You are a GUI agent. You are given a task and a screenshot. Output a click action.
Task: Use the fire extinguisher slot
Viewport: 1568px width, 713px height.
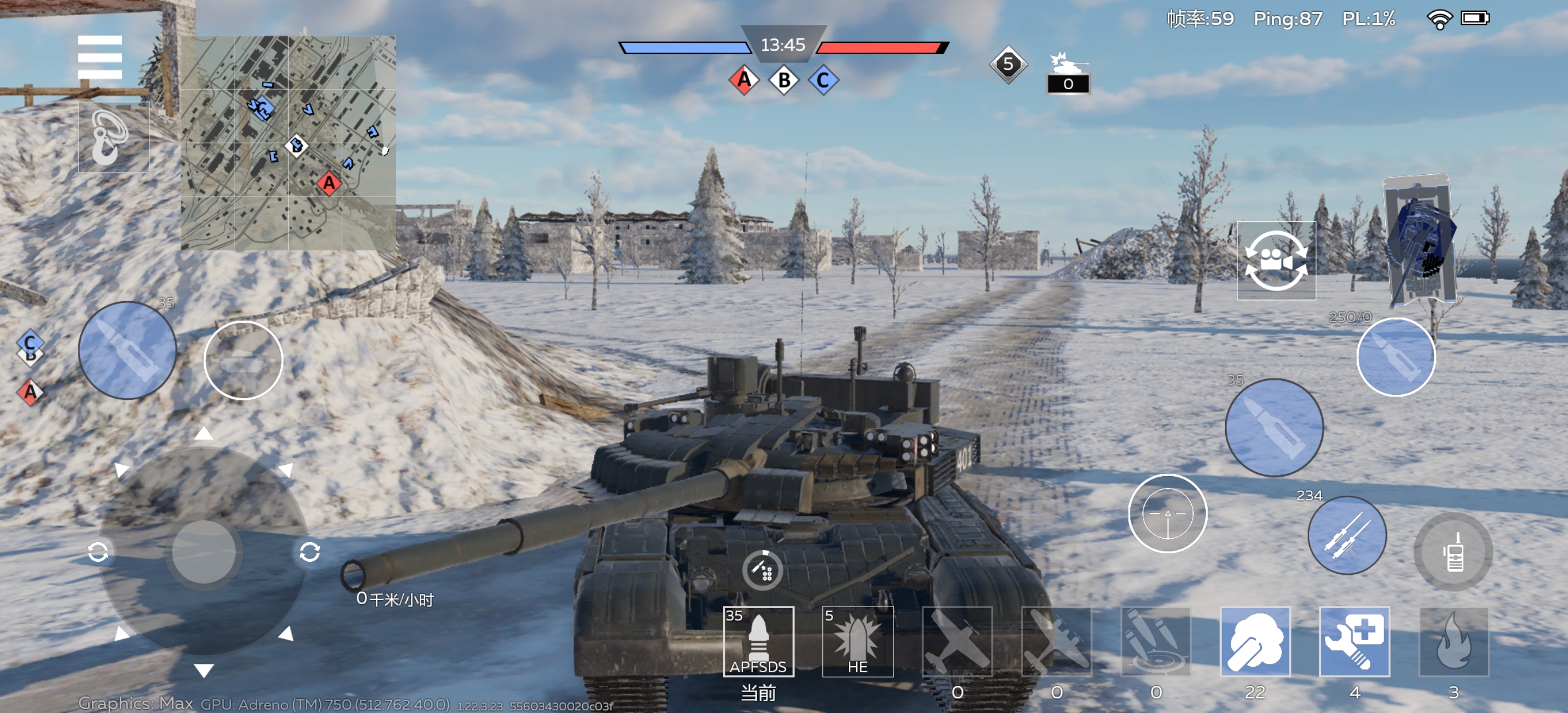[1453, 641]
